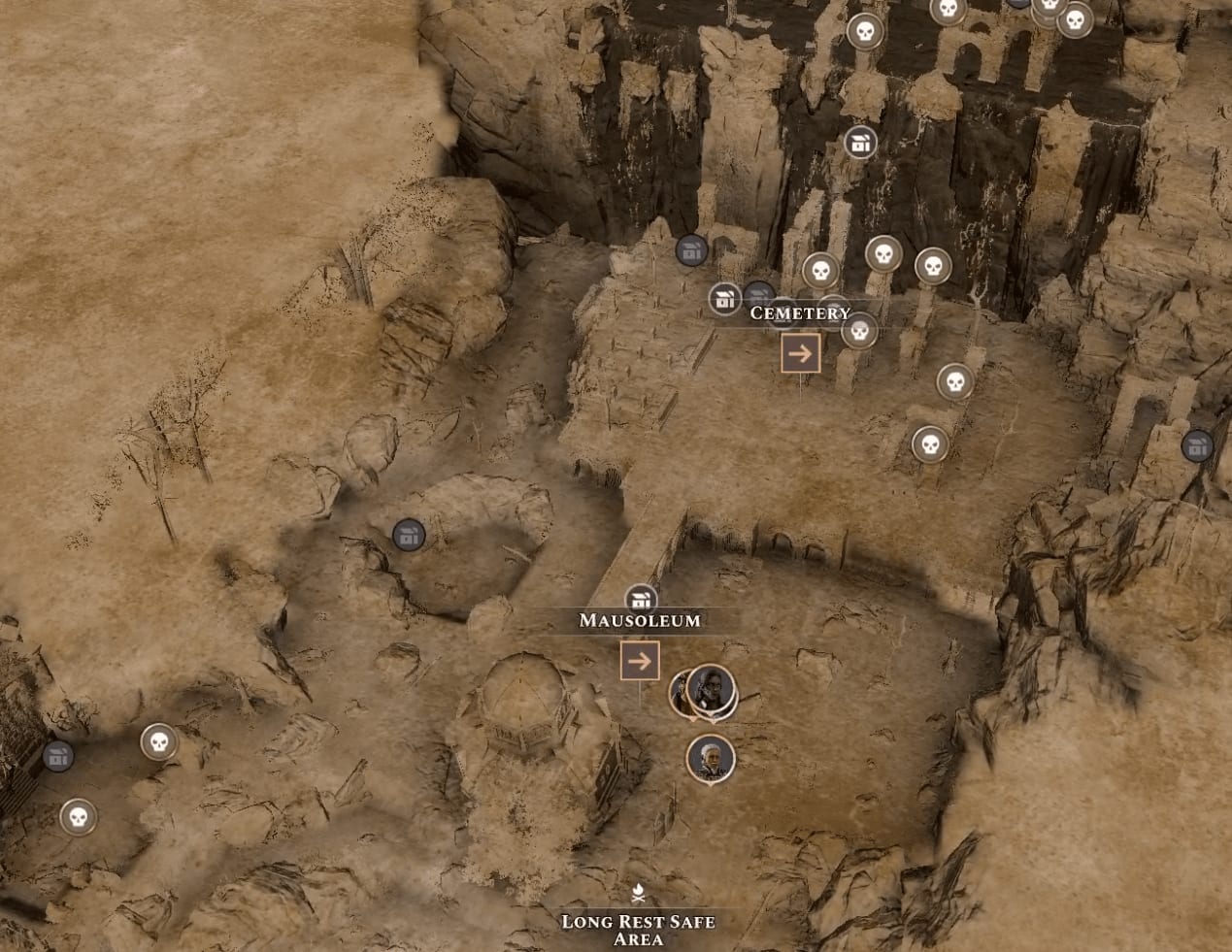Select the white-haired party member portrait

(x=711, y=758)
